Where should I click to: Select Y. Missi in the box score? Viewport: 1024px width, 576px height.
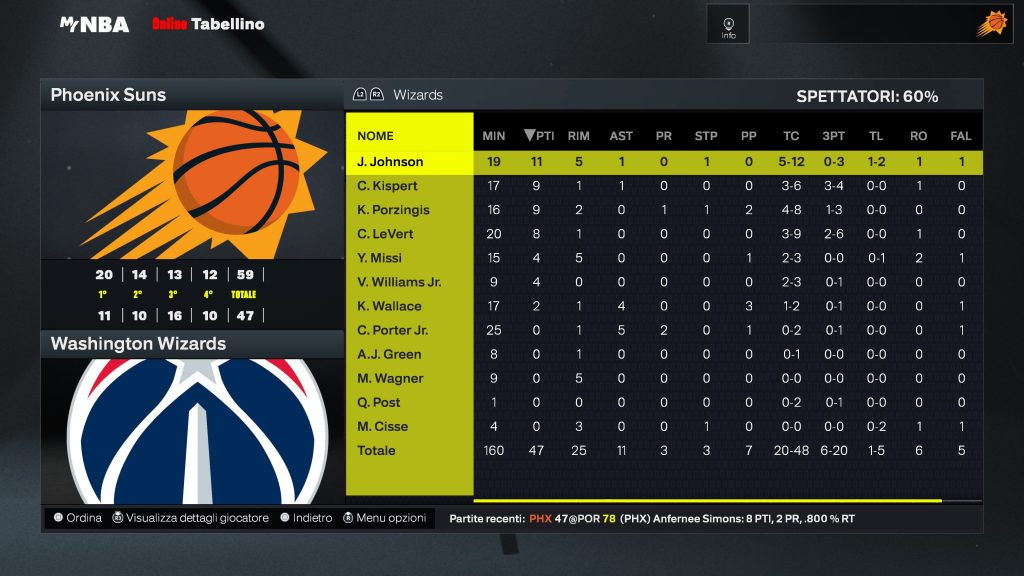coord(379,258)
